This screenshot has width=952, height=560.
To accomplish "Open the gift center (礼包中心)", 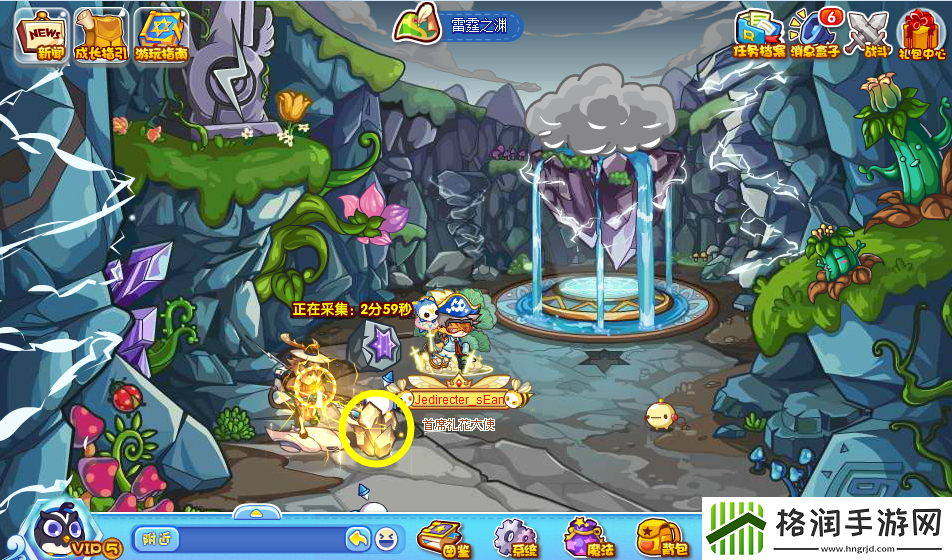I will pyautogui.click(x=923, y=34).
